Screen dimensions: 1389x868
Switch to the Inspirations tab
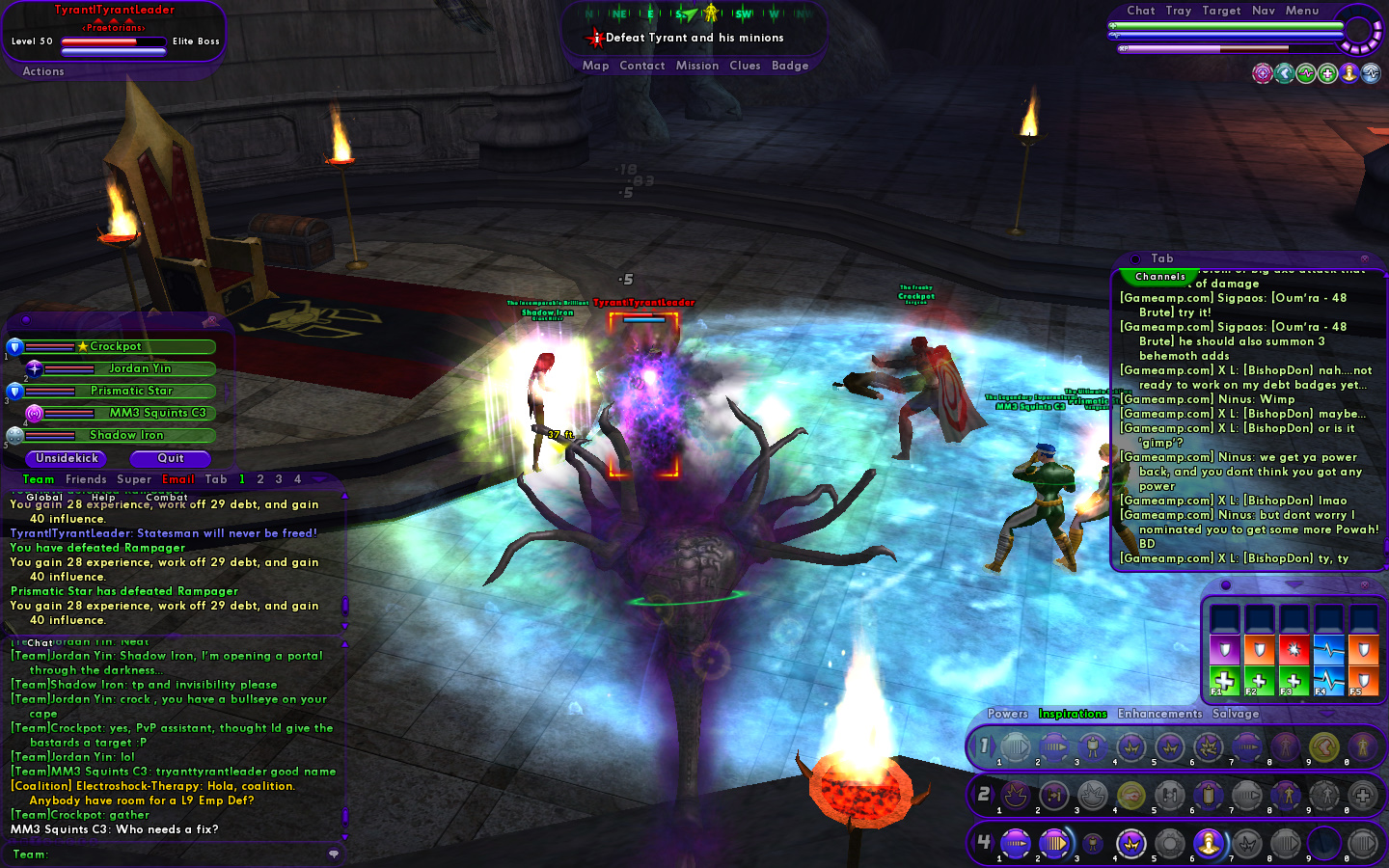[x=1072, y=714]
